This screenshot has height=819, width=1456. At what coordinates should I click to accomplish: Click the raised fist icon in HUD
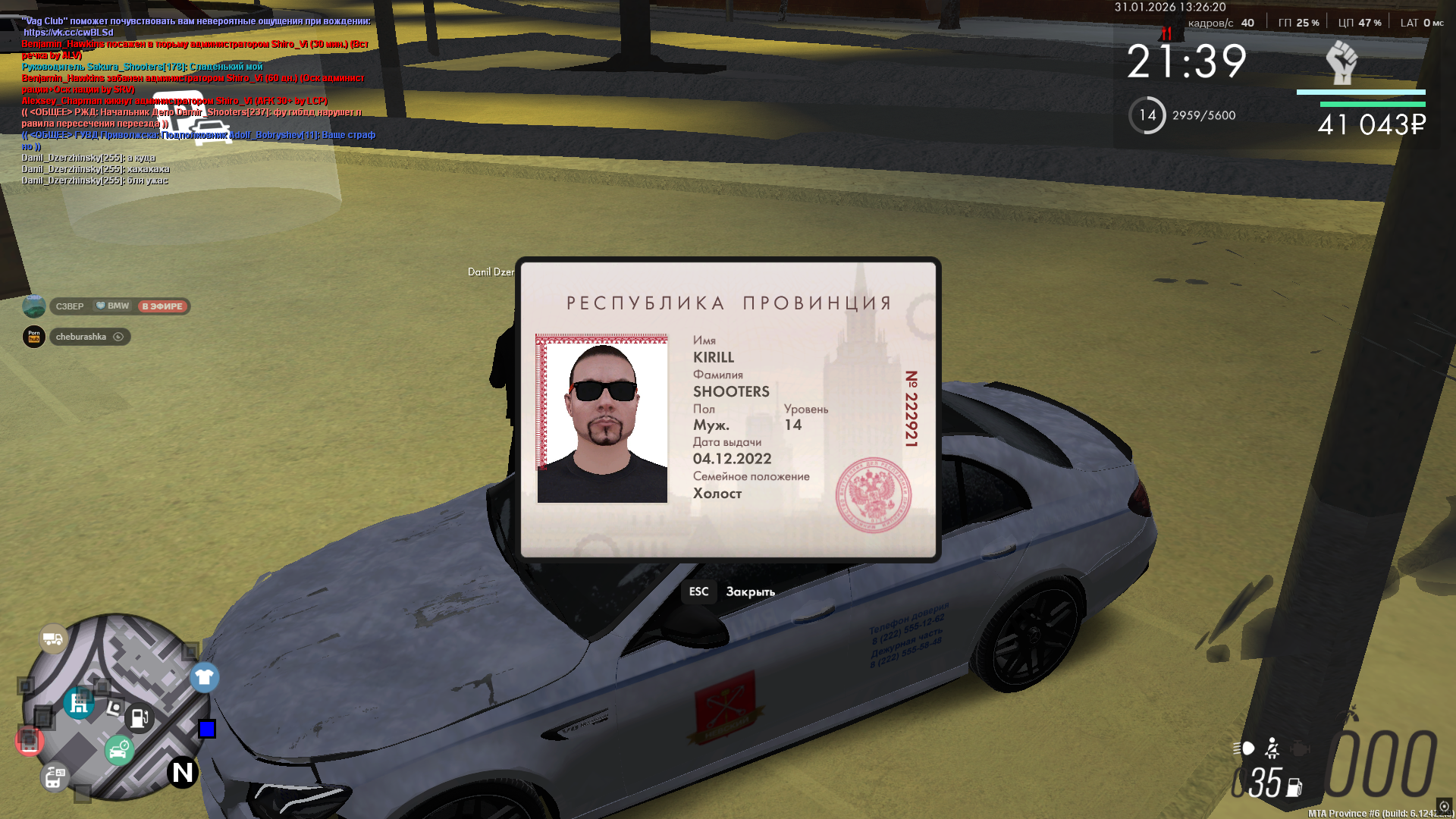(1341, 62)
